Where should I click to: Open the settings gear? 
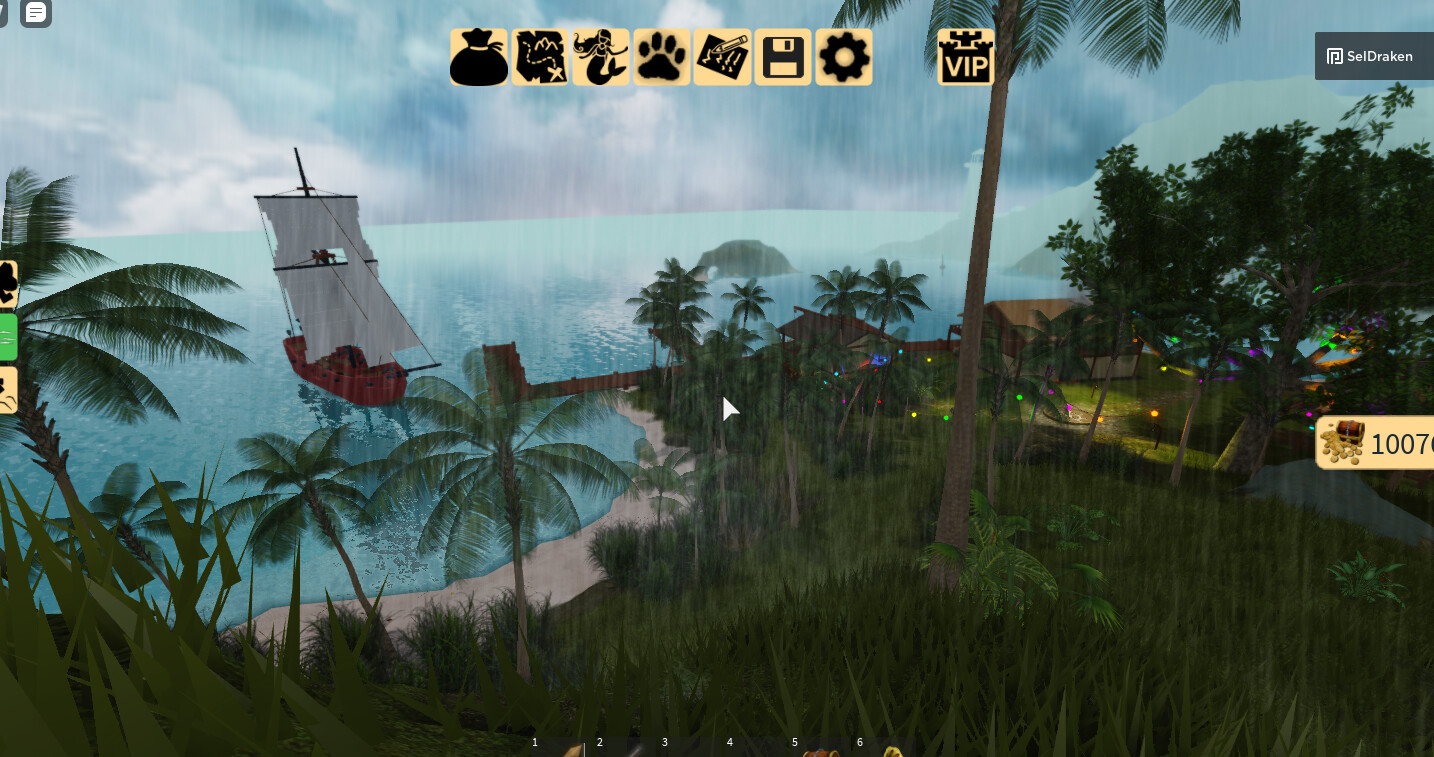click(843, 57)
